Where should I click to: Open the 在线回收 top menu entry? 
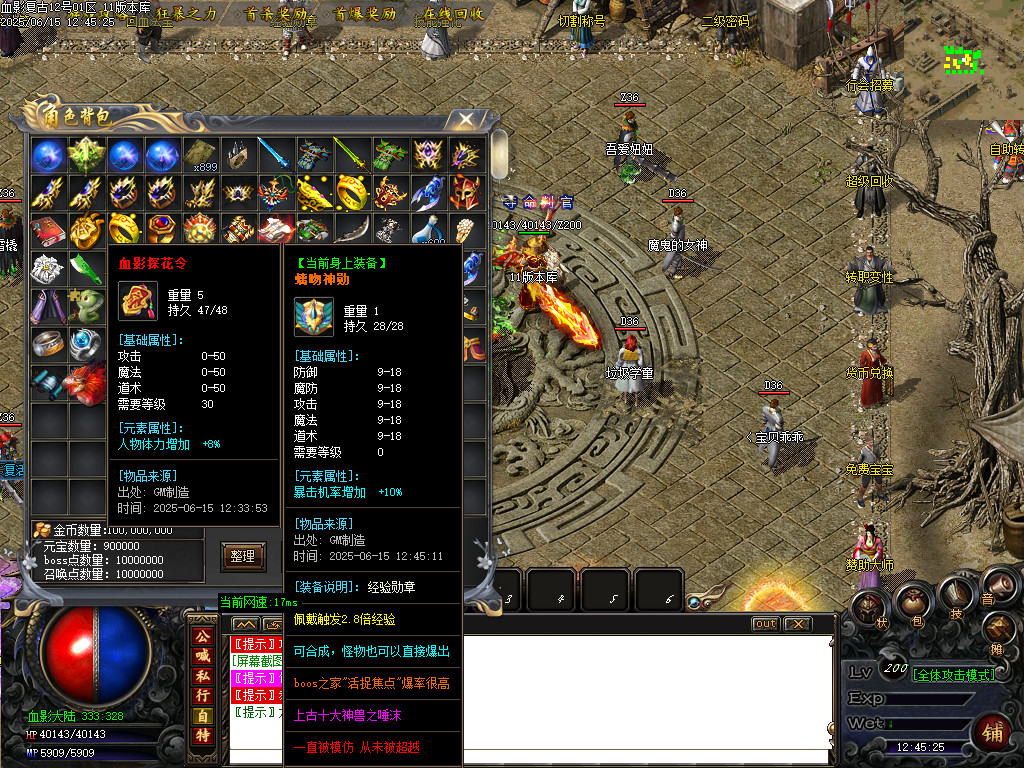[x=453, y=14]
